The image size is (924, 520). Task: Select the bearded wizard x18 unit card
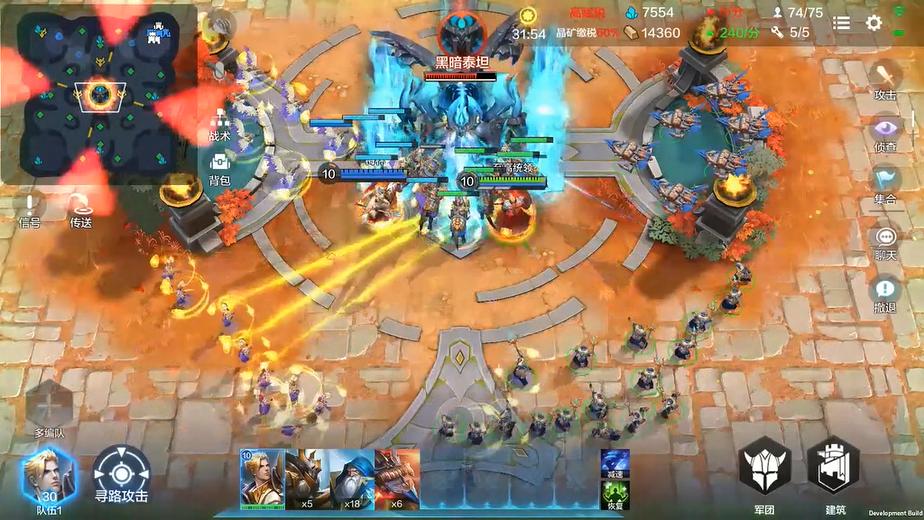click(352, 478)
